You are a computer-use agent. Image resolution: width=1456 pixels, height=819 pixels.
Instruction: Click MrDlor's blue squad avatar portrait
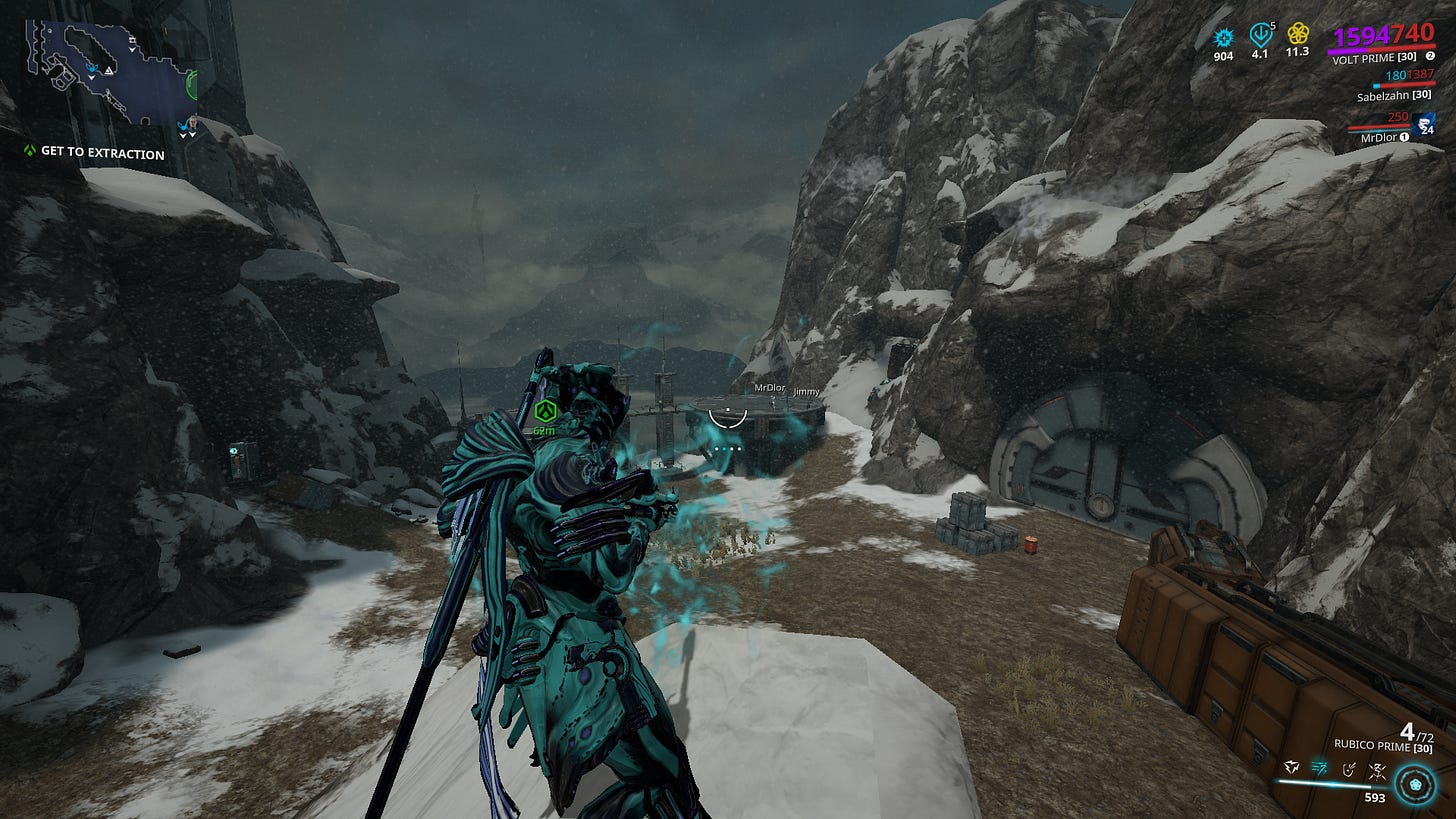pos(1422,124)
